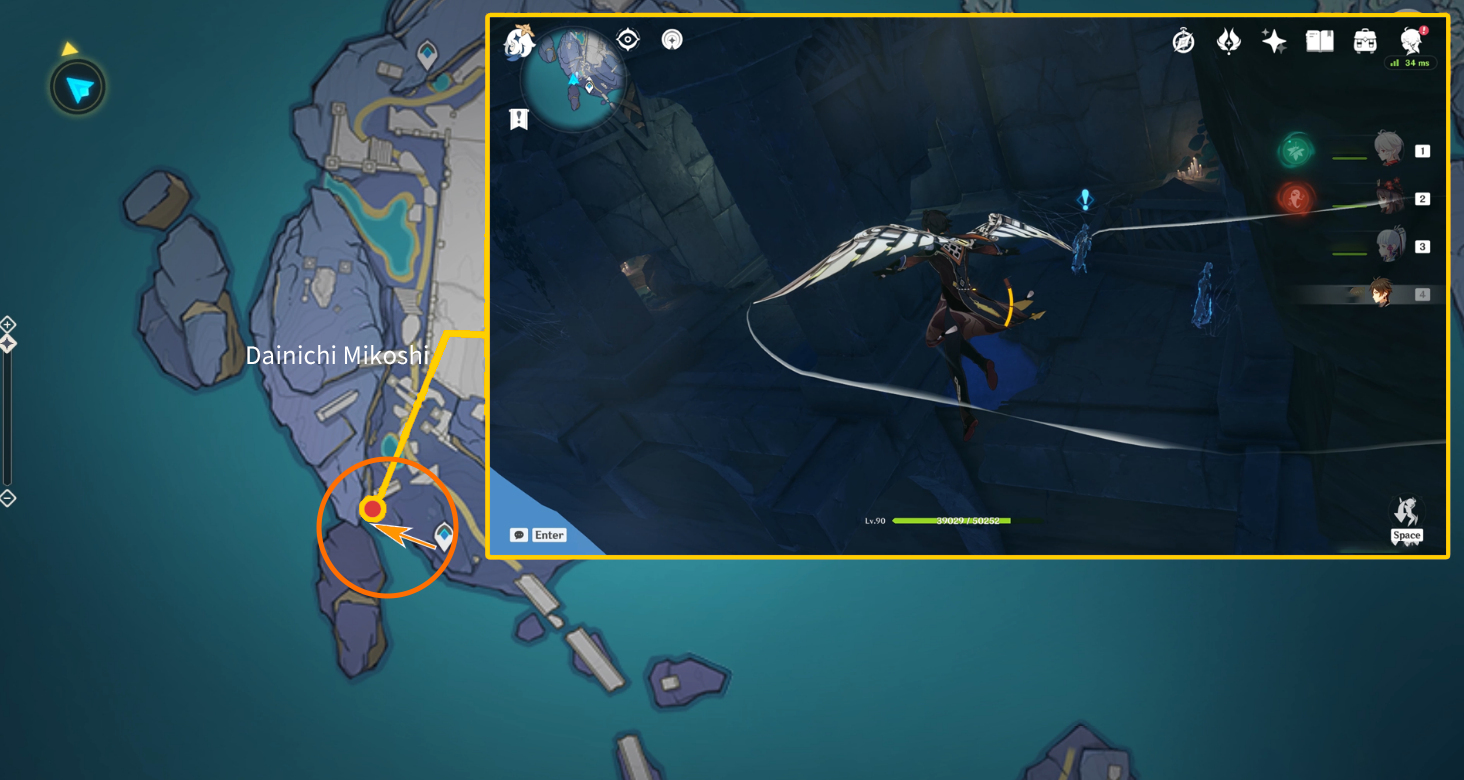Open the winged Battle Pass icon
This screenshot has width=1464, height=780.
tap(1228, 41)
